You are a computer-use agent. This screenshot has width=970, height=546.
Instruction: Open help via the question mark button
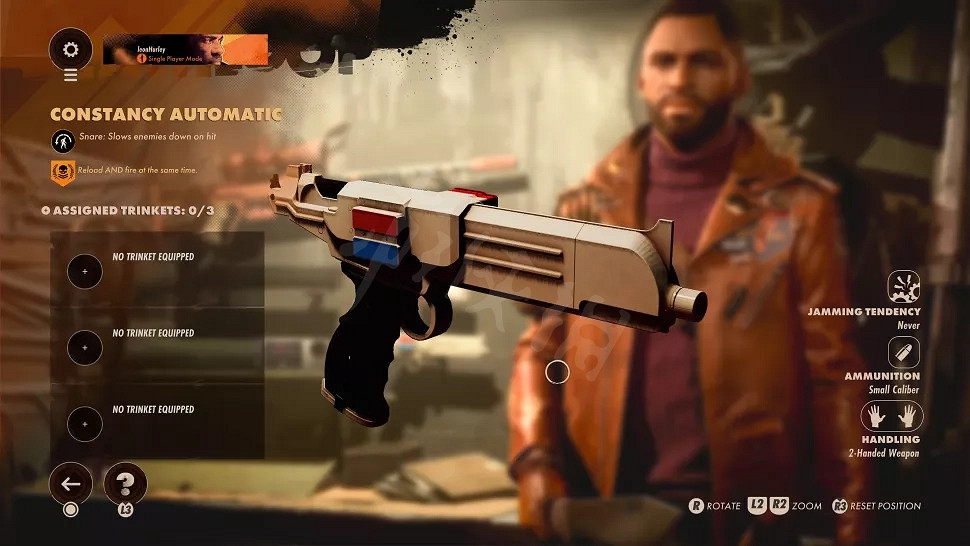(125, 484)
